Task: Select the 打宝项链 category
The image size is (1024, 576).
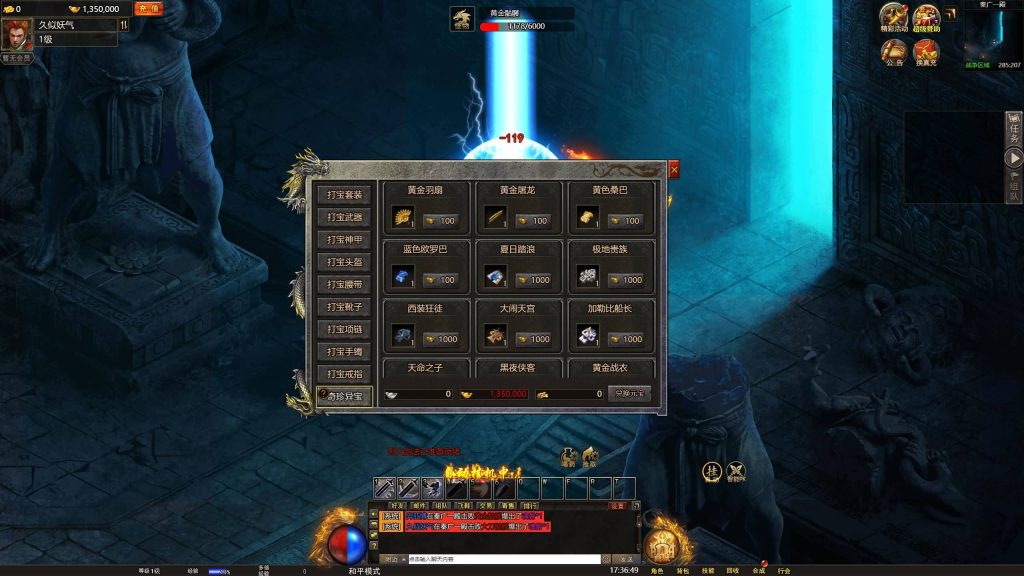Action: click(x=345, y=329)
